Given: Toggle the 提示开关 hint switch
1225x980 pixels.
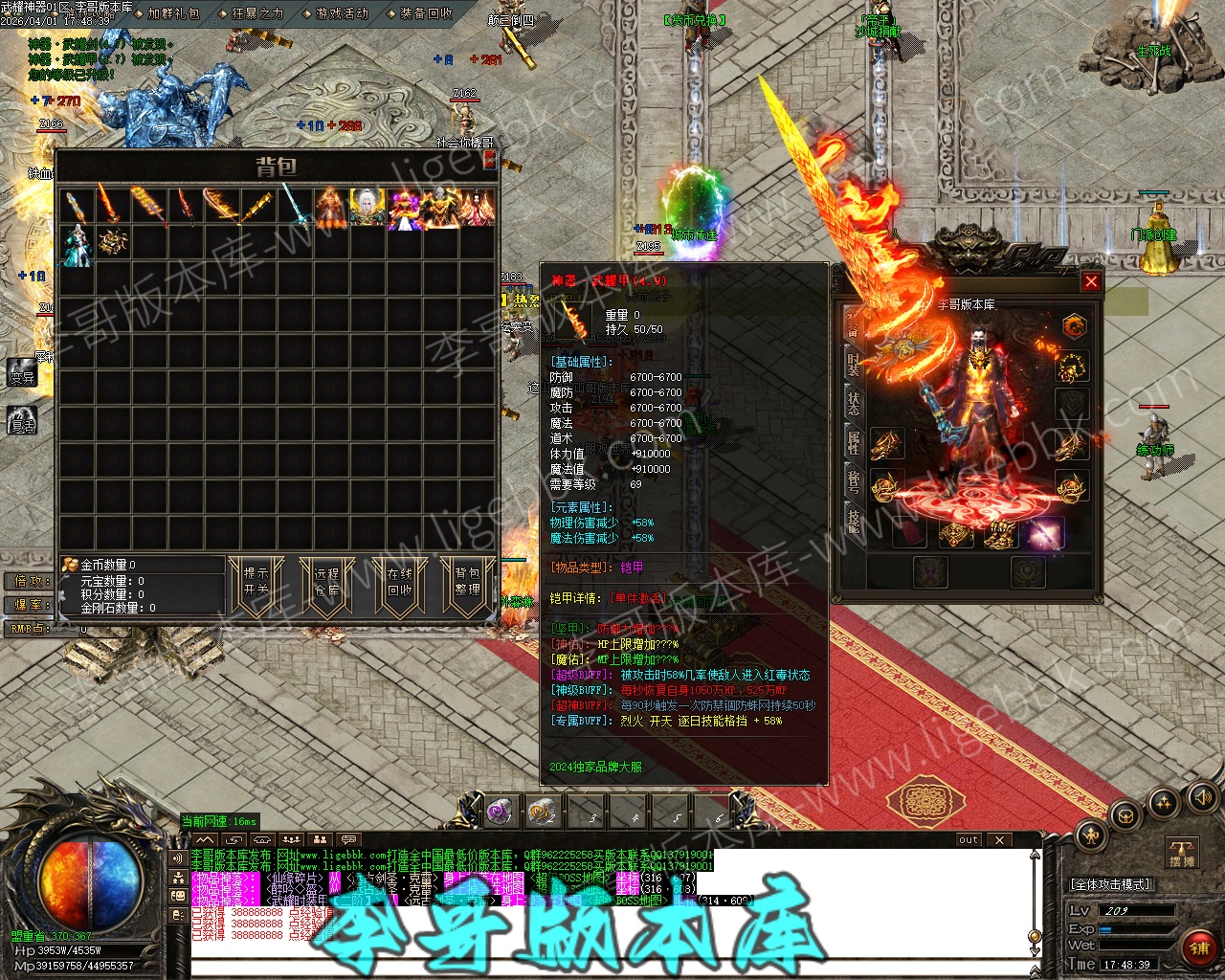Looking at the screenshot, I should [x=256, y=581].
